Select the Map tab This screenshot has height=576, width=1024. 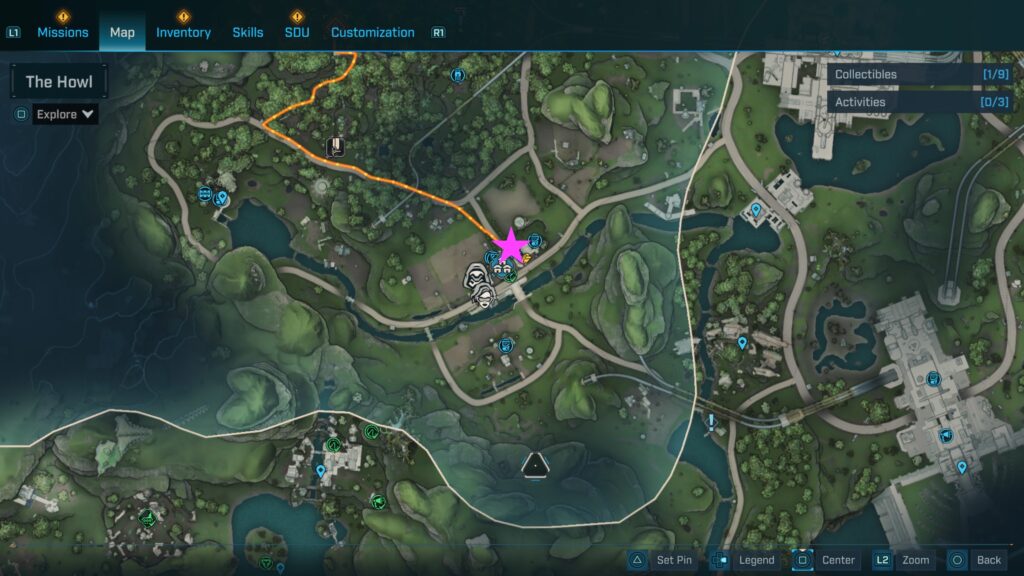click(x=122, y=32)
